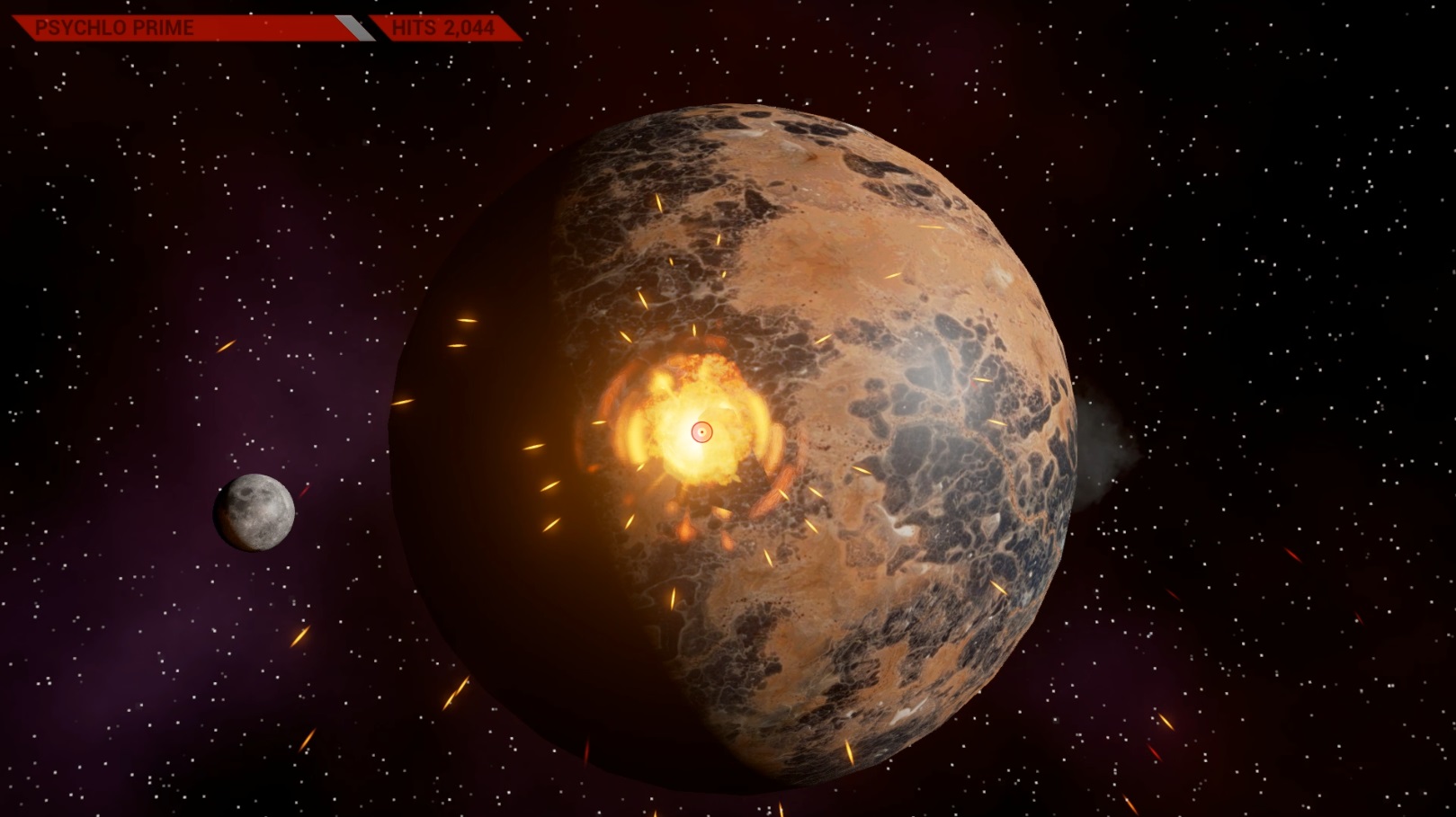Click the gray divider between HUD bars
Screen dimensions: 1456x817
(355, 26)
